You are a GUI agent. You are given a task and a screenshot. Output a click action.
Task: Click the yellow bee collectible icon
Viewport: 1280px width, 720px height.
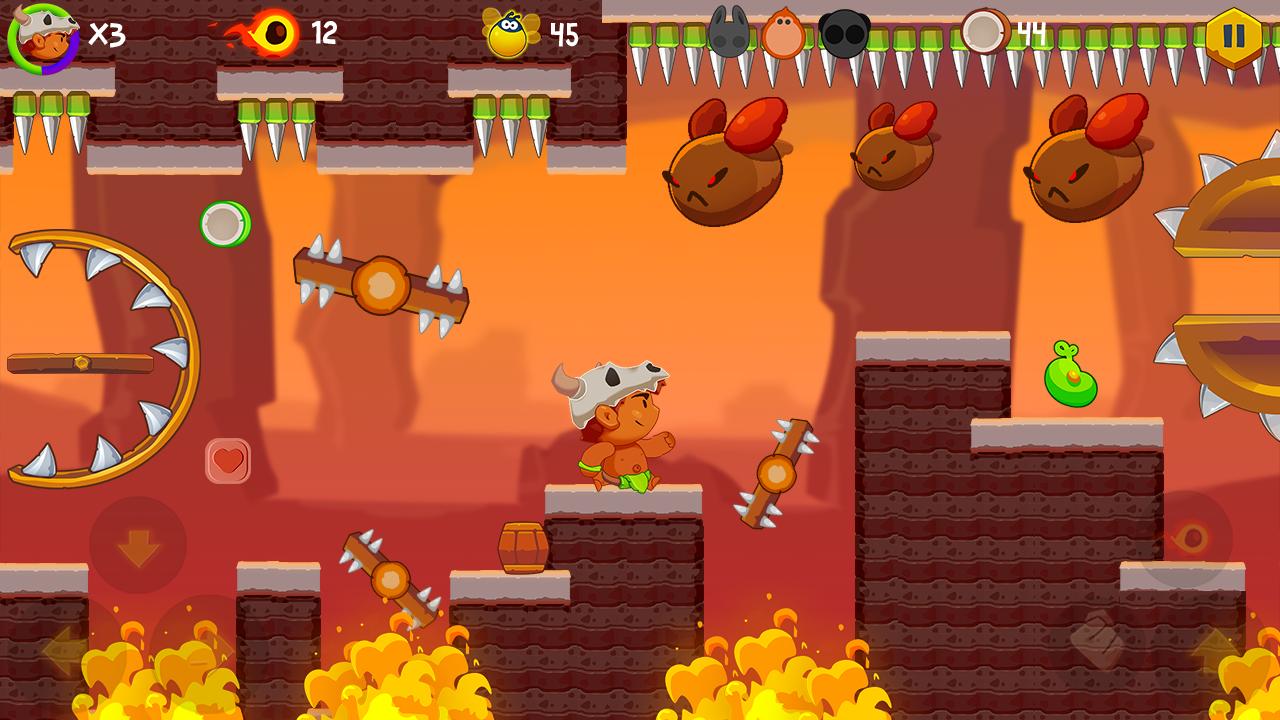[x=509, y=35]
